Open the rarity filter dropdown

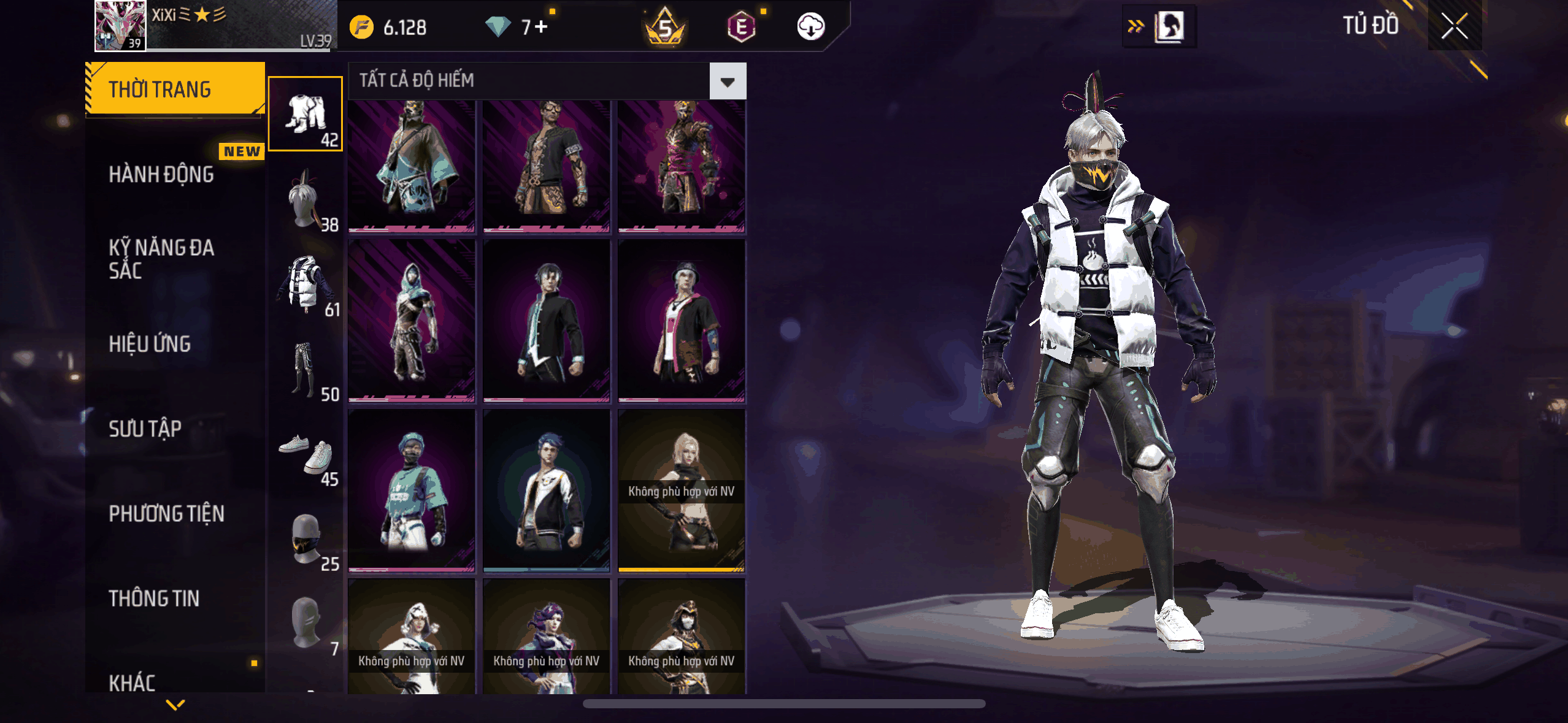pos(728,81)
